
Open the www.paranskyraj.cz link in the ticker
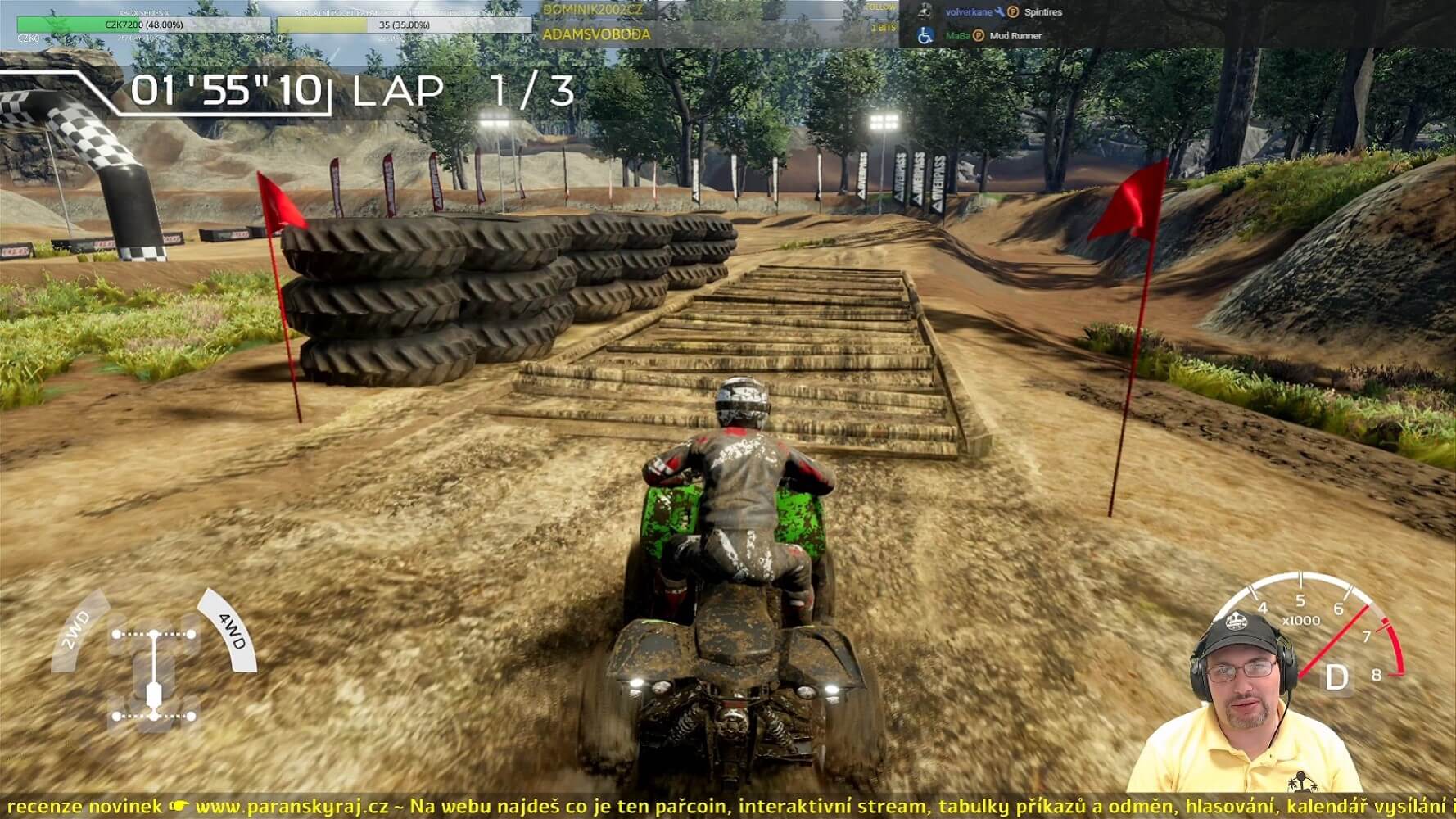[x=292, y=807]
